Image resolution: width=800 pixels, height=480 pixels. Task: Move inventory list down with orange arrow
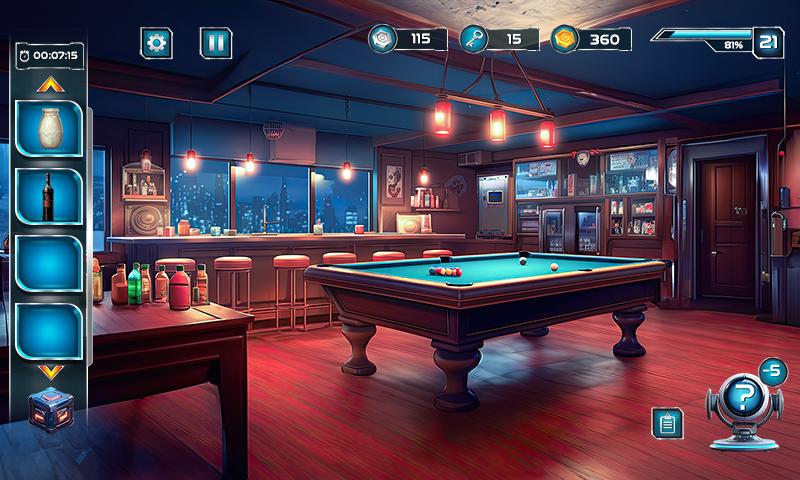pos(48,372)
